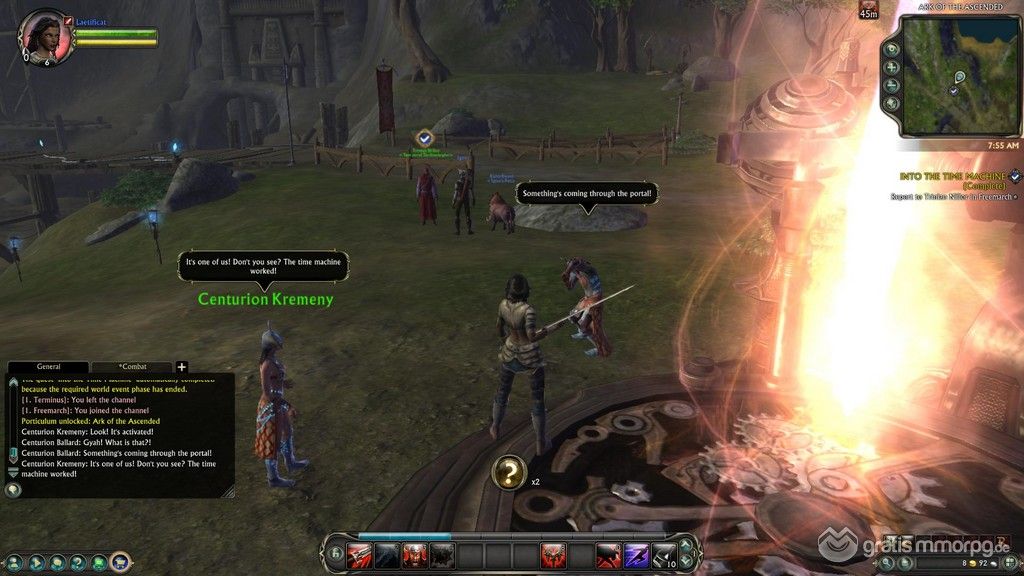
Task: Open the yellow question mark quest notification
Action: coord(509,472)
